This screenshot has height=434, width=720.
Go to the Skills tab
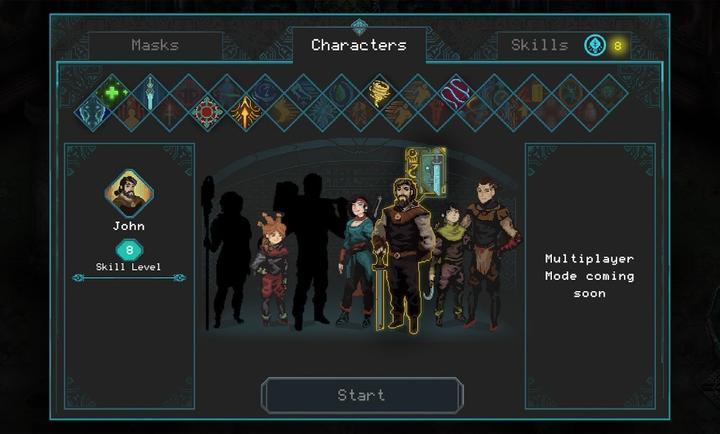[539, 45]
